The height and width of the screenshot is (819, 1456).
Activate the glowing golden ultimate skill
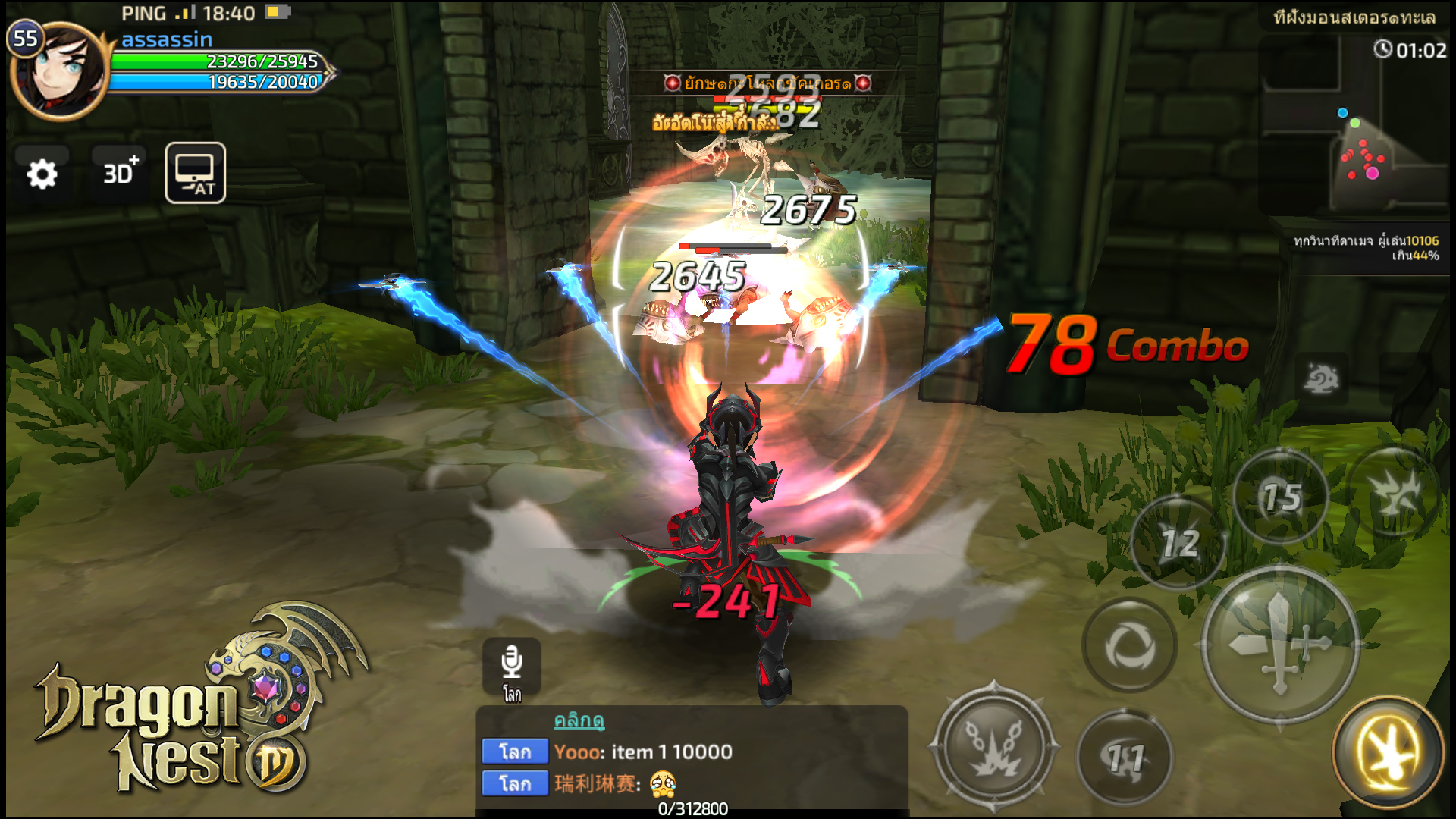[1388, 752]
